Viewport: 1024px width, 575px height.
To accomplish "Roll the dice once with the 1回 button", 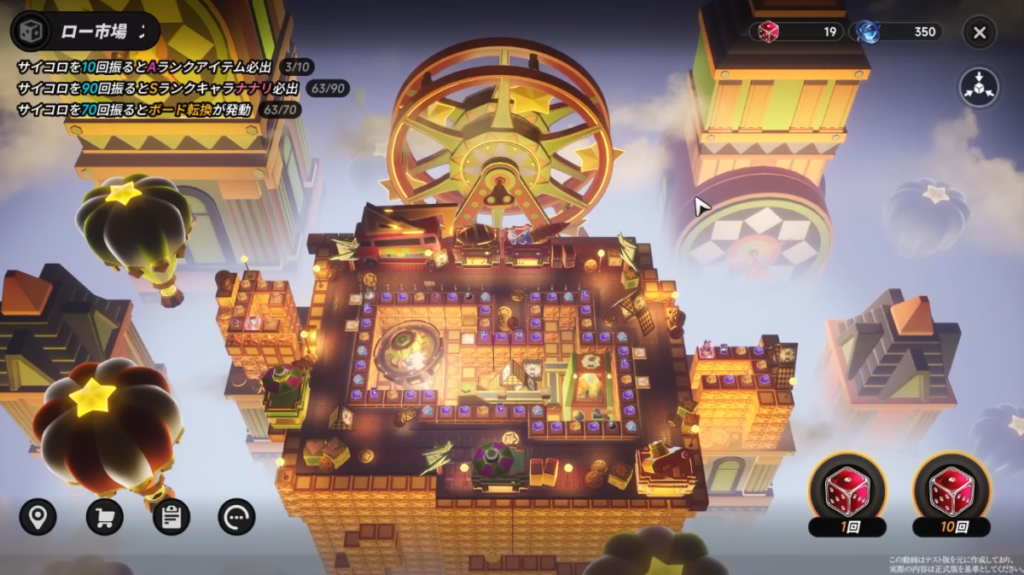I will coord(846,495).
